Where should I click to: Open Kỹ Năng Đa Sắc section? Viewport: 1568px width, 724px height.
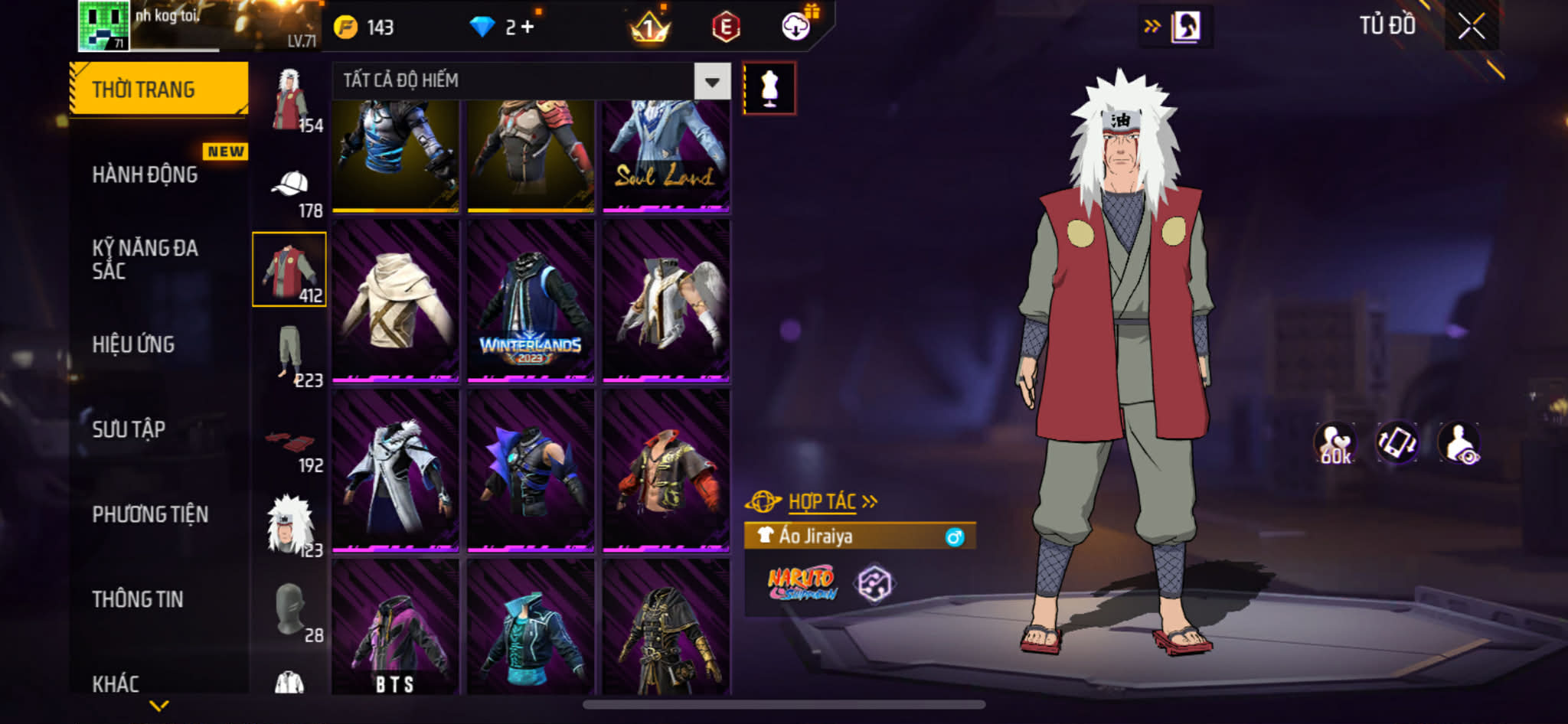pyautogui.click(x=145, y=259)
